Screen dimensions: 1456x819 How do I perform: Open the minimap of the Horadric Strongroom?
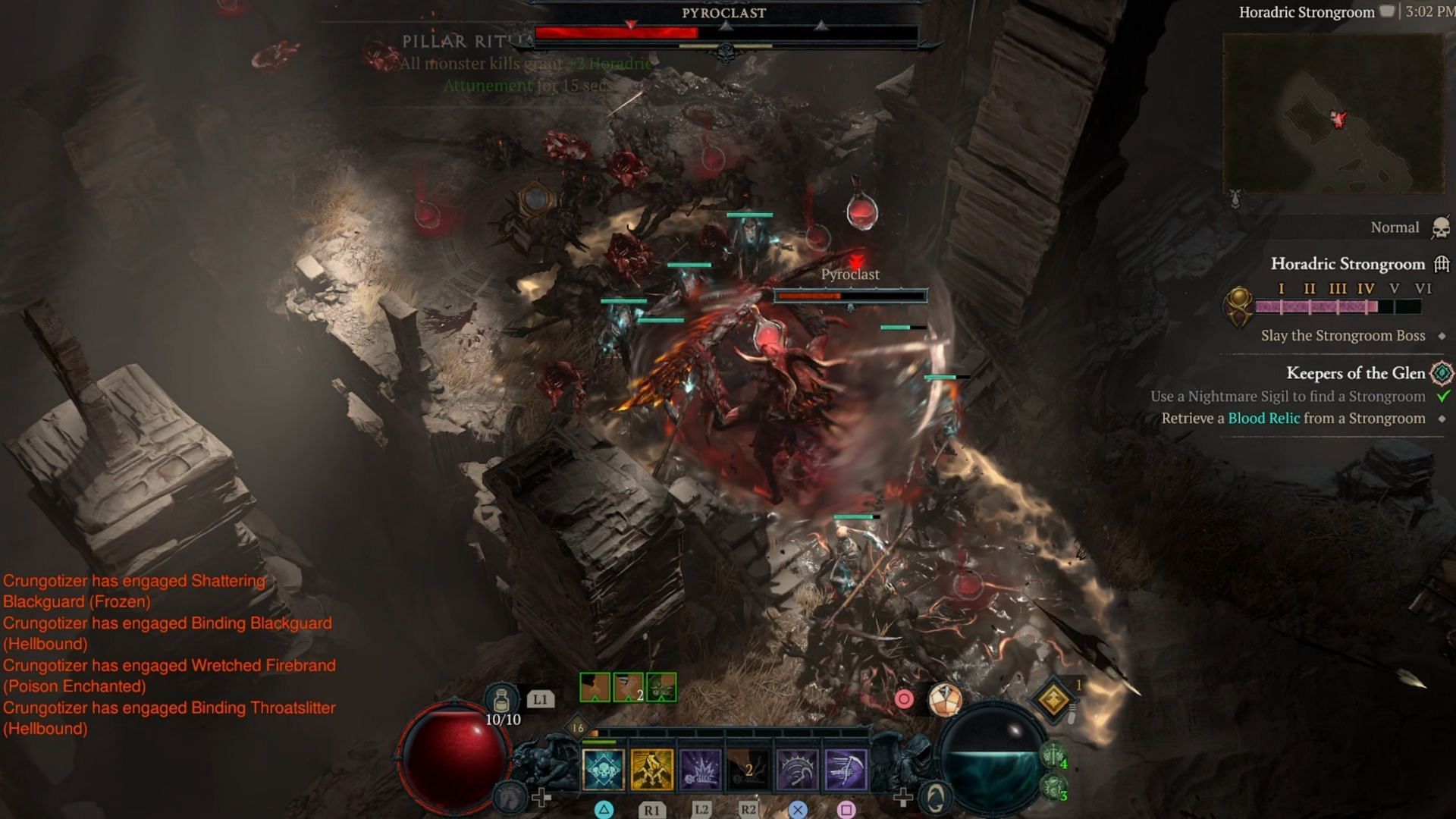point(1332,114)
